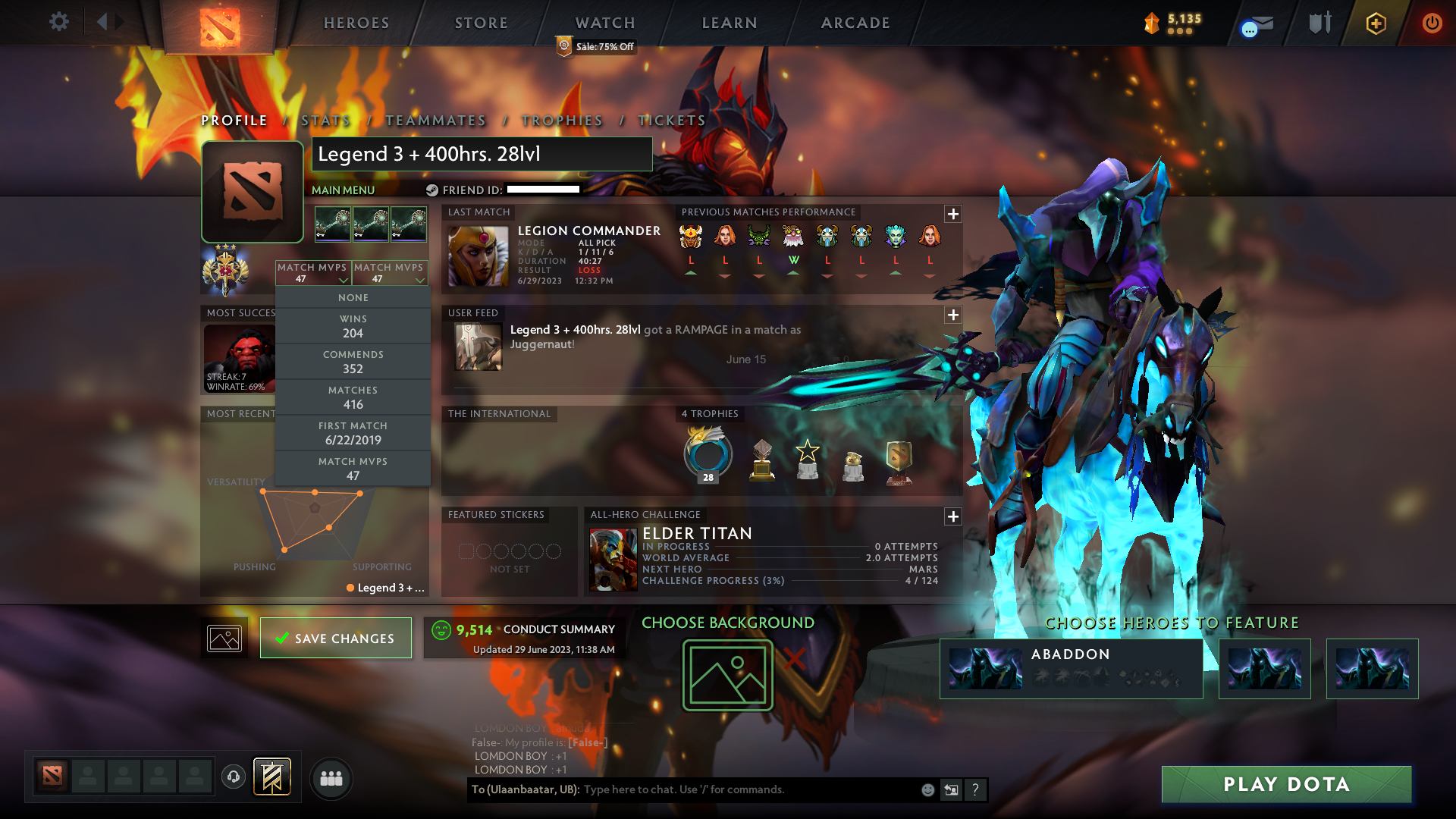Viewport: 1456px width, 819px height.
Task: Click the power button to quit Dota
Action: pyautogui.click(x=1432, y=23)
